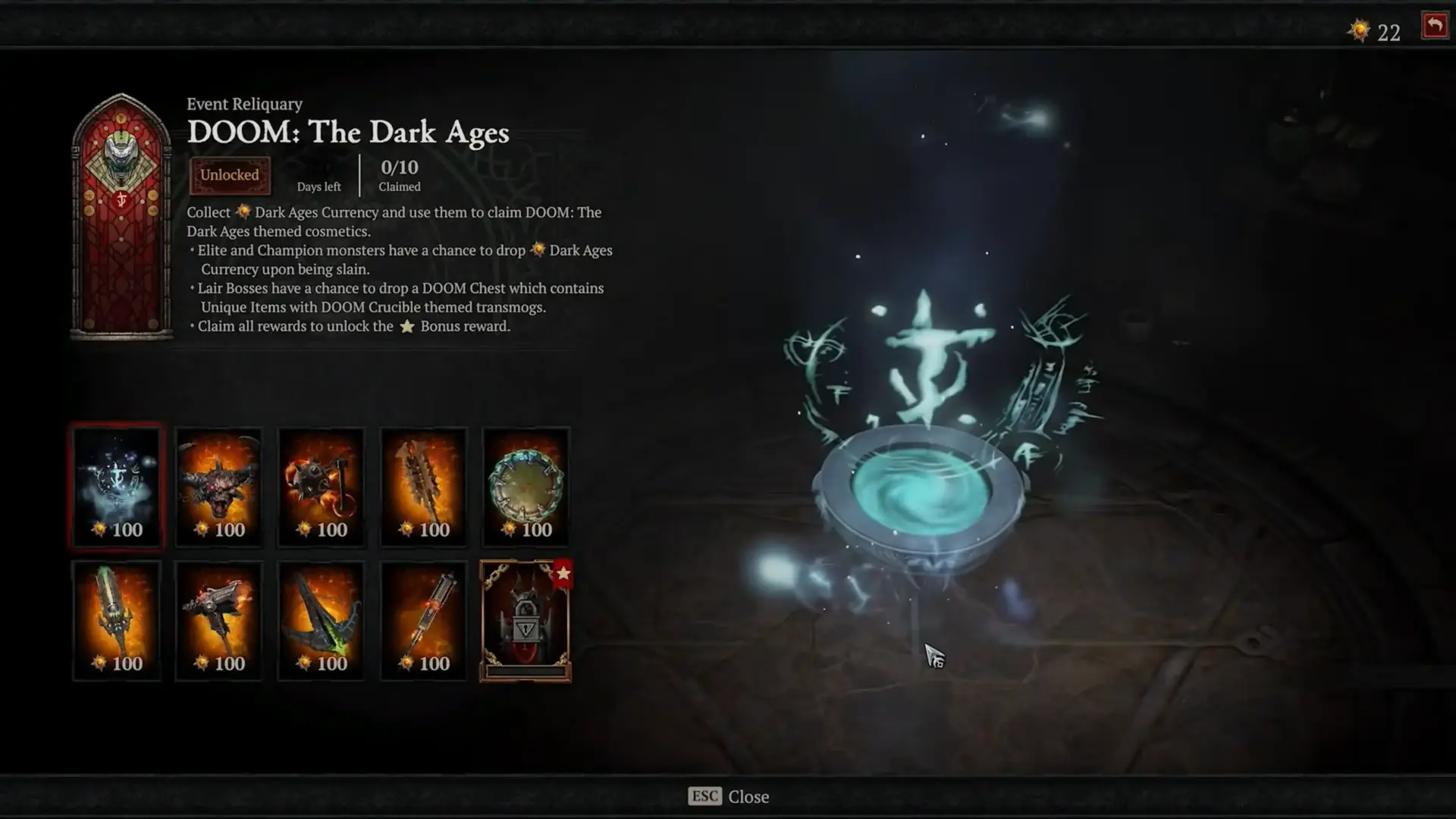Click the 0/10 Claimed progress counter
The image size is (1456, 819).
400,174
